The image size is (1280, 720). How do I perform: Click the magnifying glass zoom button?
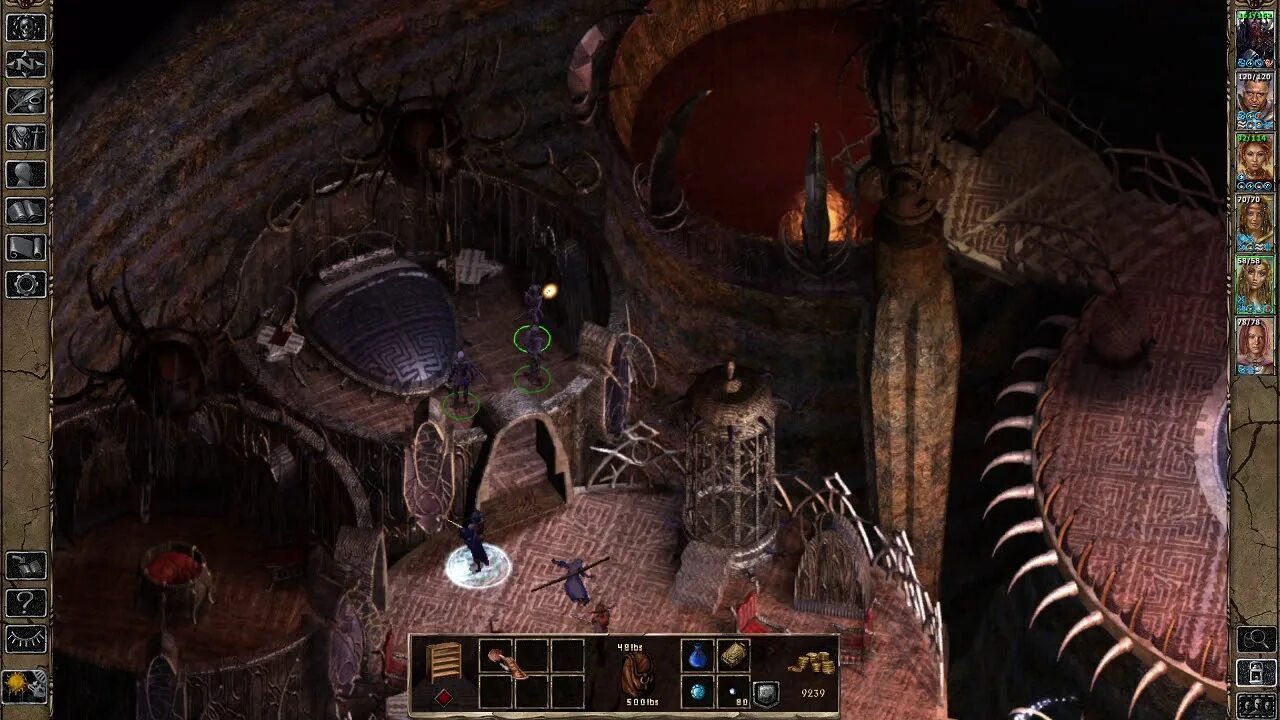[x=1256, y=638]
